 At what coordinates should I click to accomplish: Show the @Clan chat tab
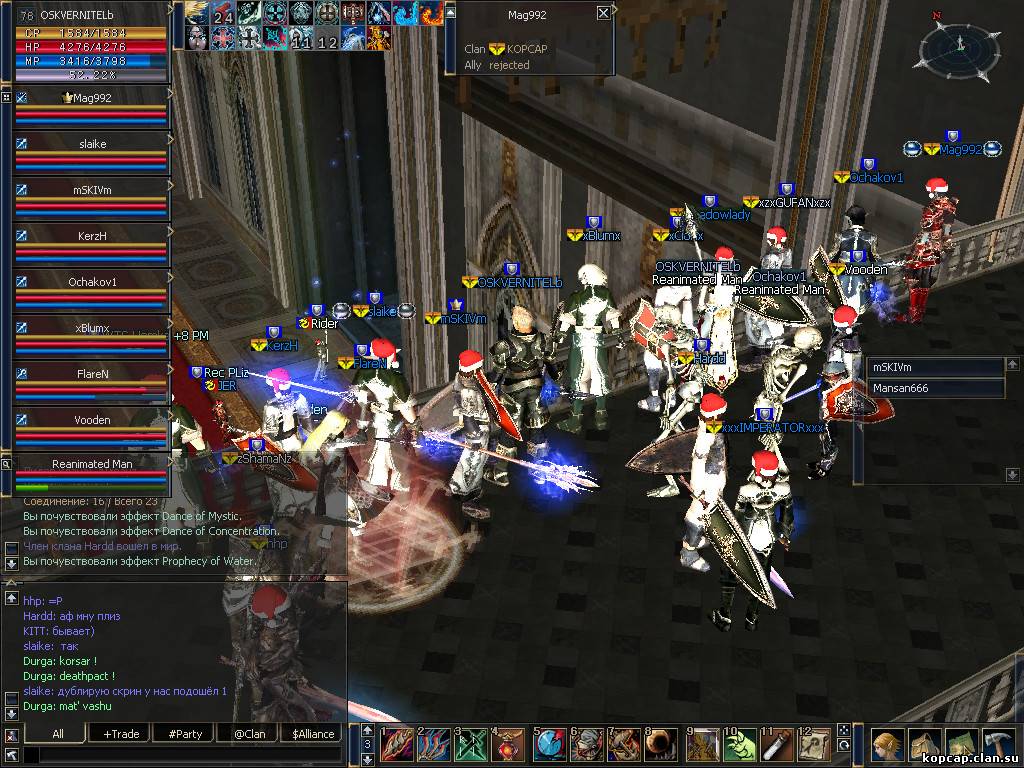pyautogui.click(x=249, y=734)
